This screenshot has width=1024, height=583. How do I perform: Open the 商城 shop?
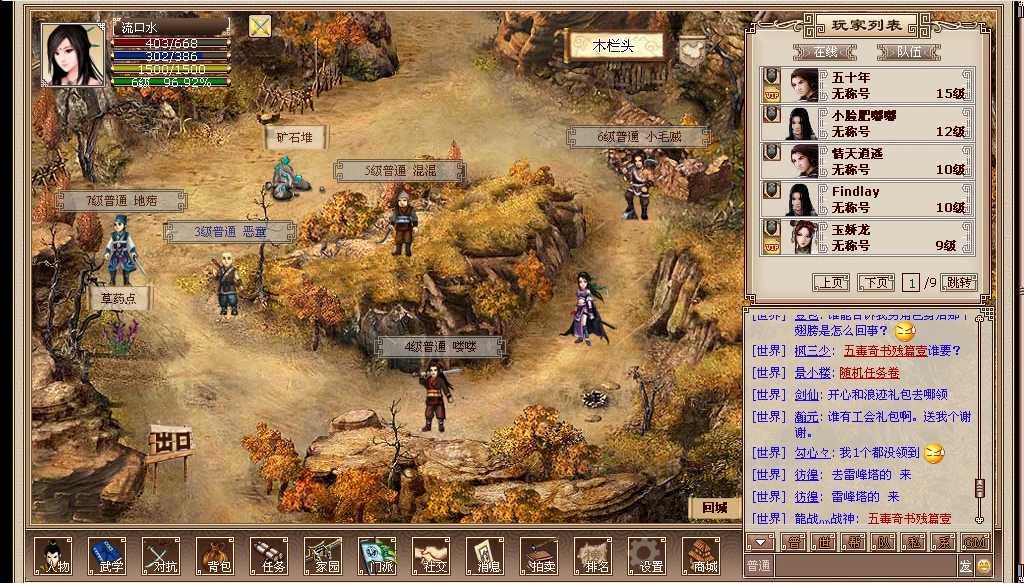pos(701,555)
